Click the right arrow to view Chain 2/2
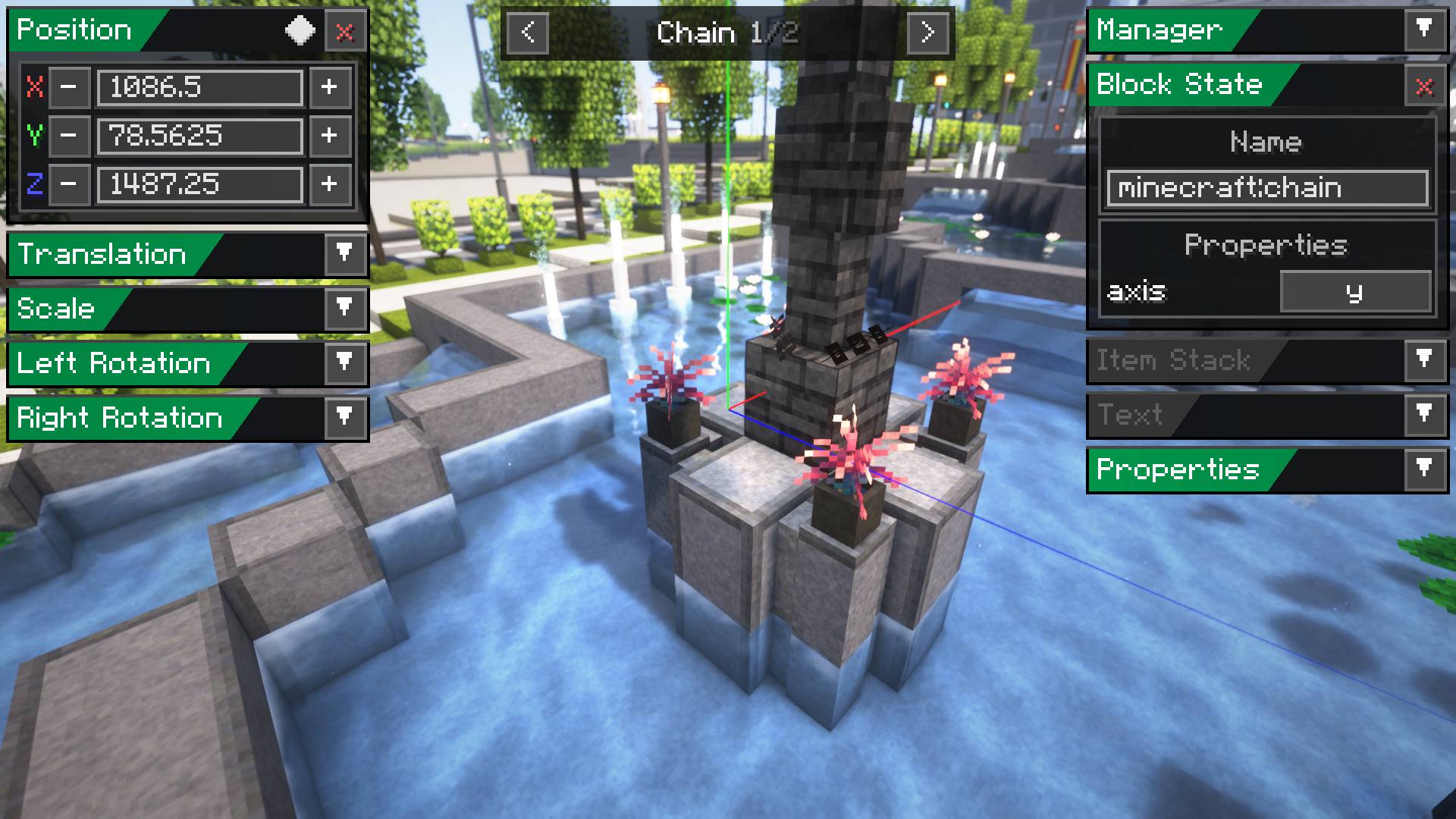1456x819 pixels. 927,34
